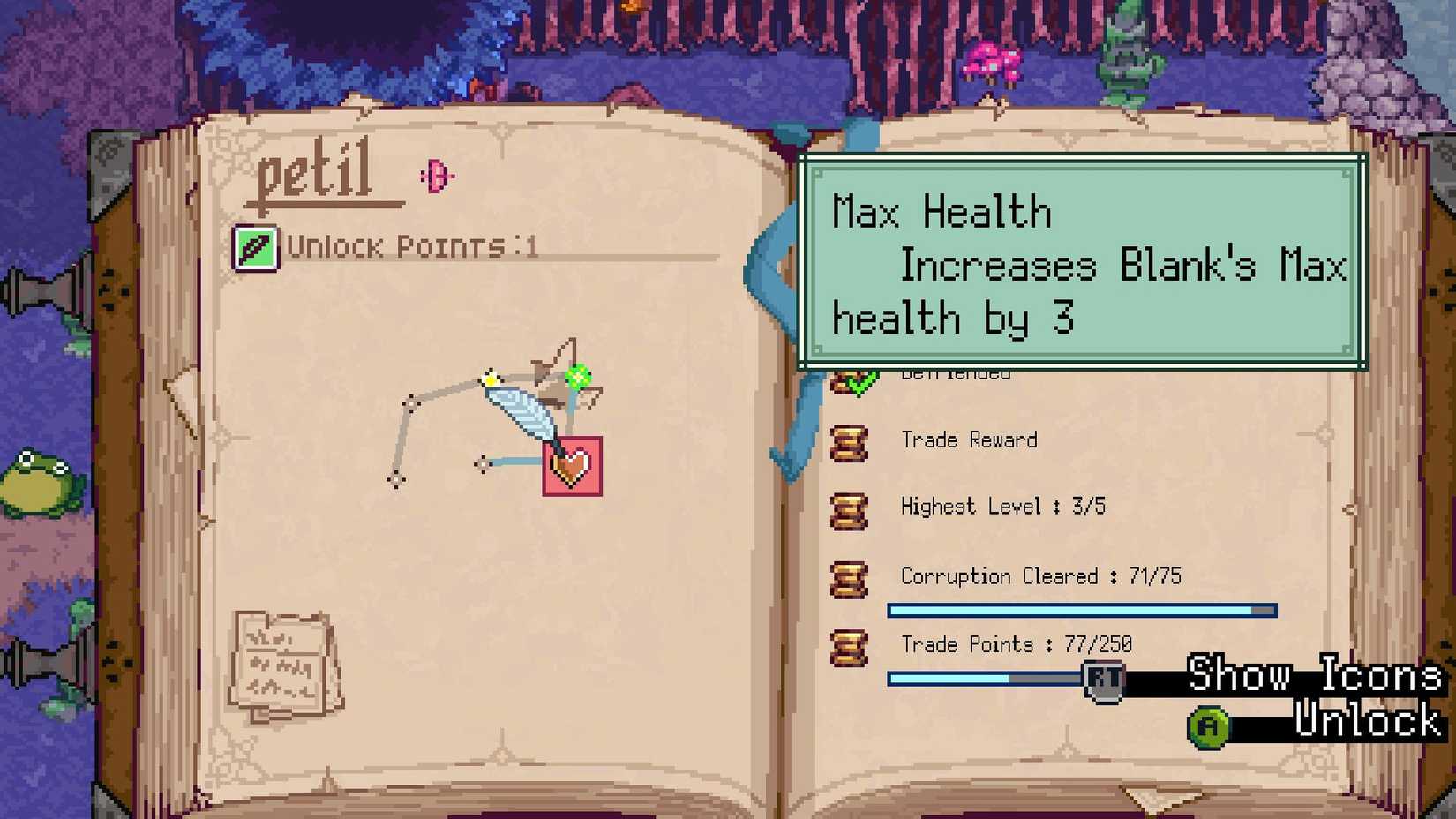Select the Max Health heart node
This screenshot has width=1456, height=819.
[x=572, y=467]
